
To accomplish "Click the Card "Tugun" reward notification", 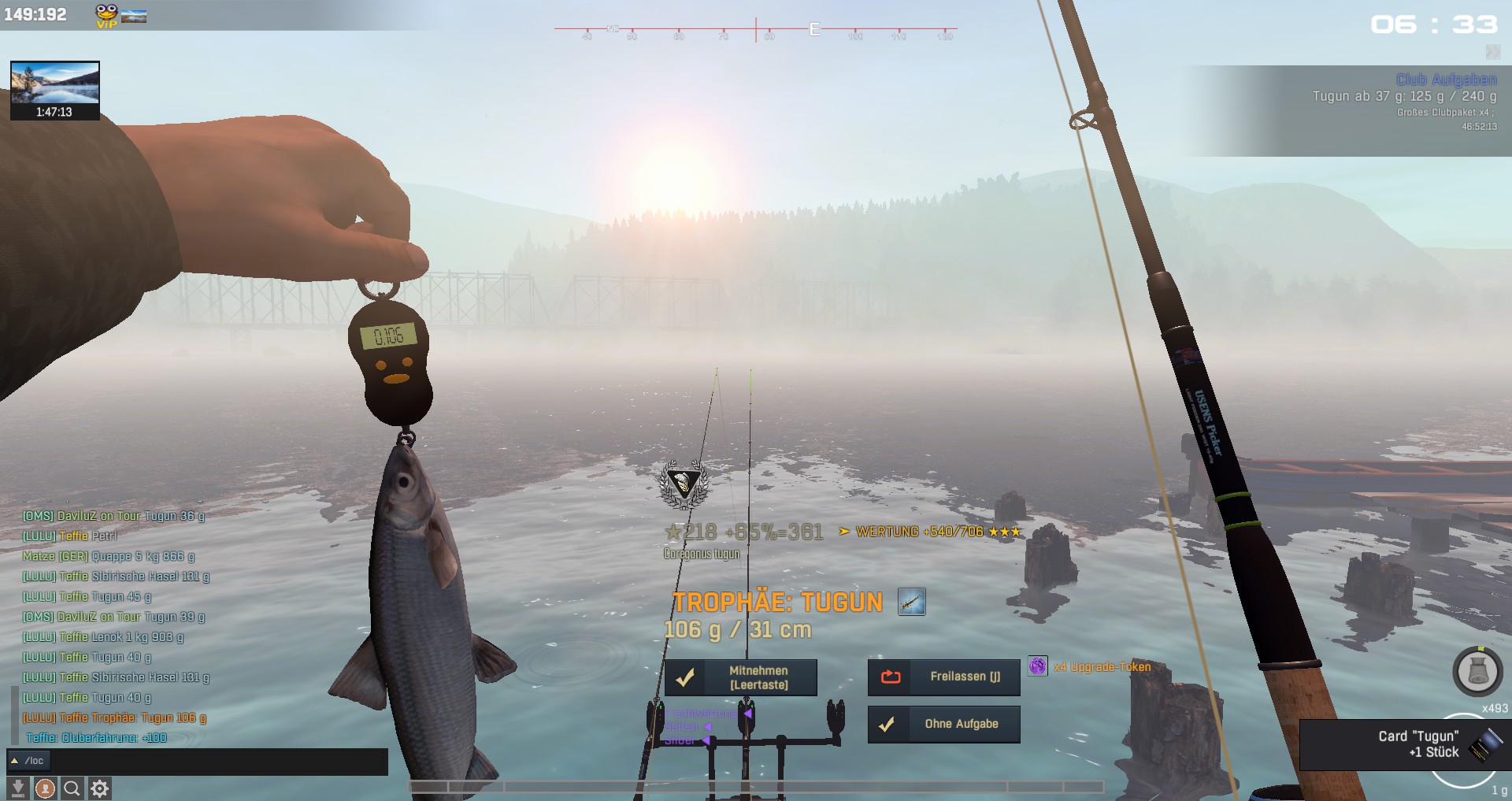I will click(1417, 744).
